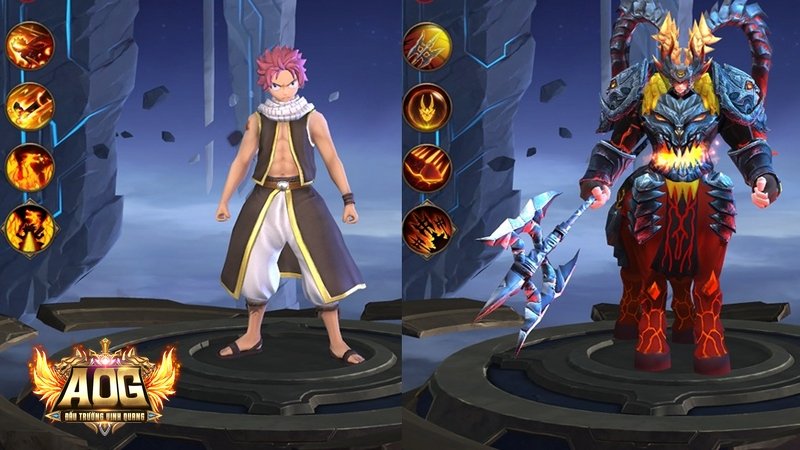Select the diamond-framed winged fire figure skill
This screenshot has height=450, width=800.
point(32,229)
